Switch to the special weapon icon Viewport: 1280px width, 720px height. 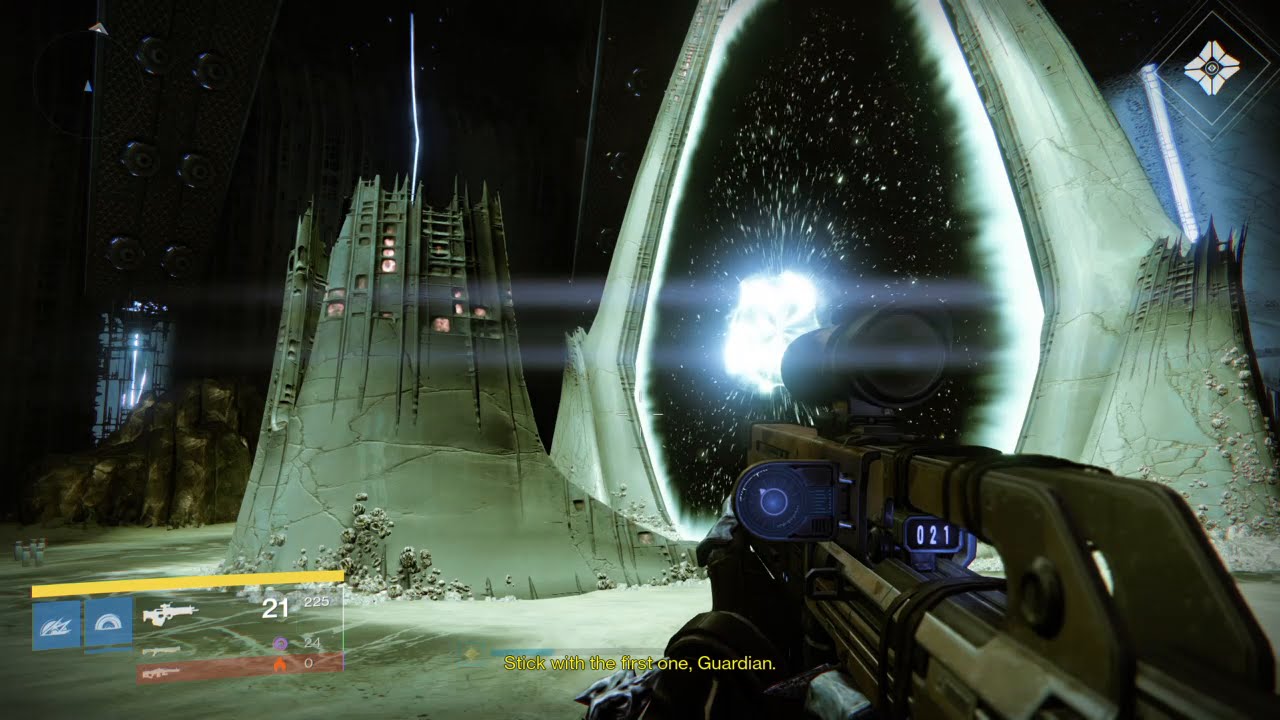pos(161,650)
